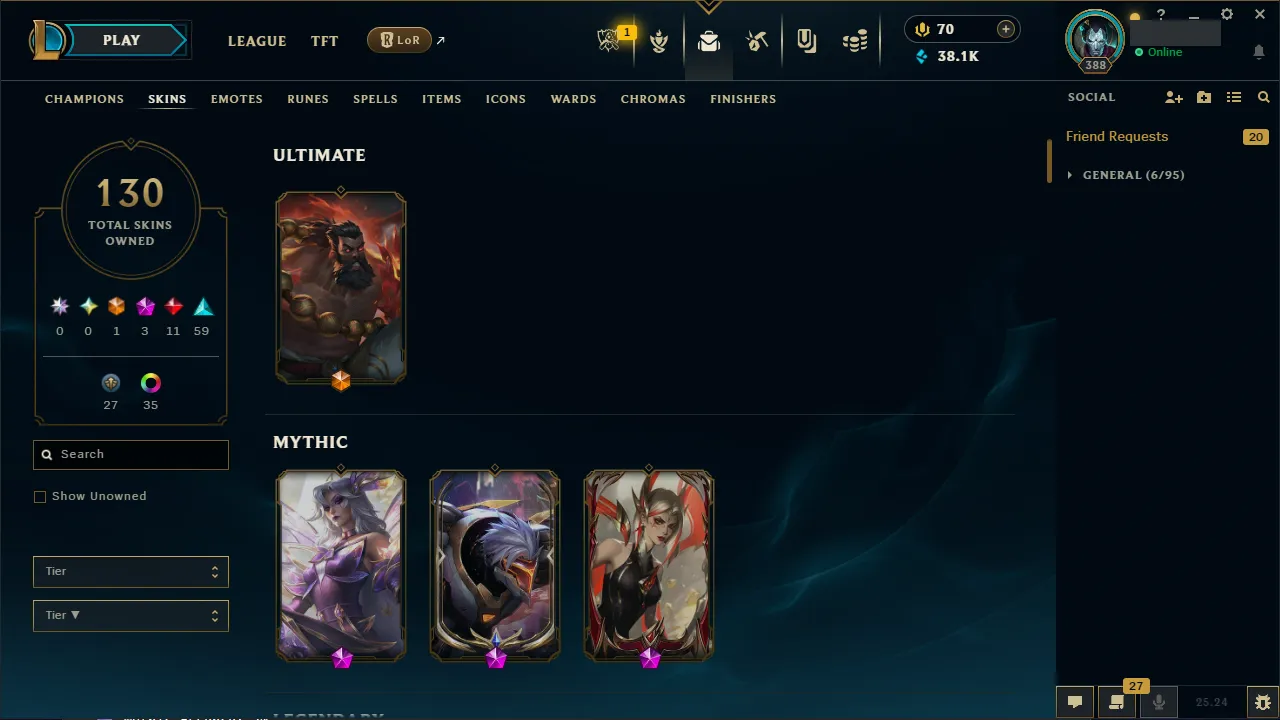This screenshot has width=1280, height=720.
Task: Click the skin Search input field
Action: coord(130,454)
